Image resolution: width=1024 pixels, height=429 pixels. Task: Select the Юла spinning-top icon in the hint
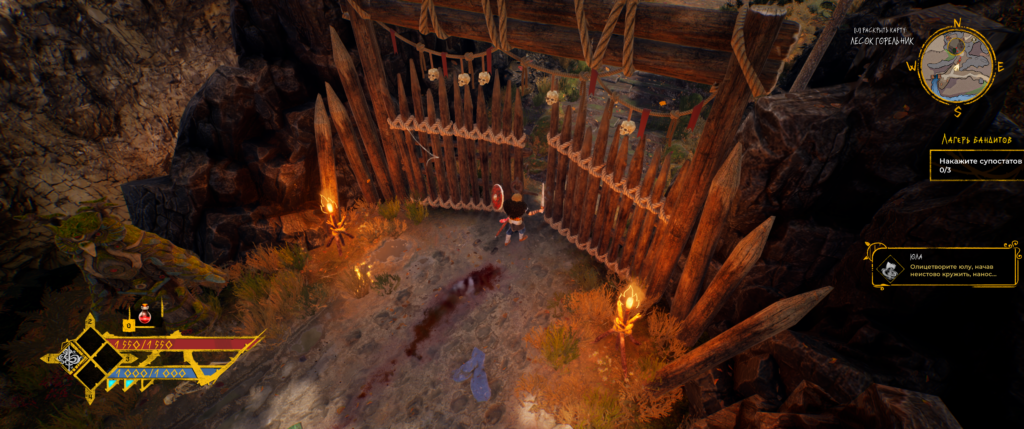click(x=889, y=267)
